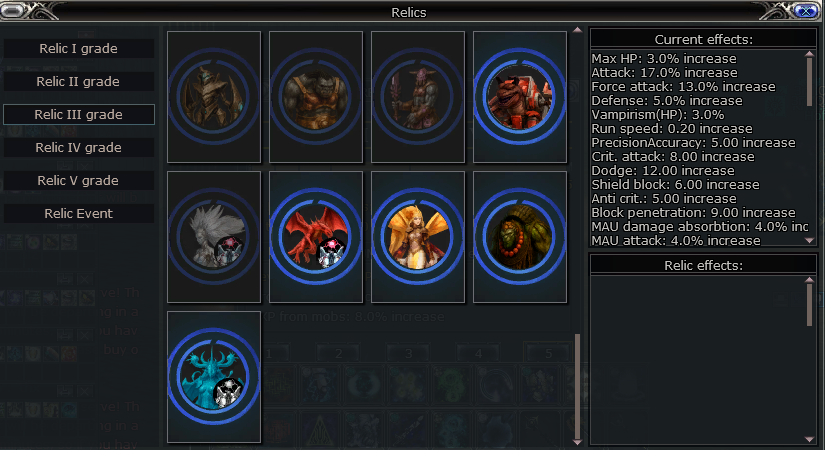
Task: Select the dimmed dark warrior with sword relic
Action: pos(418,97)
